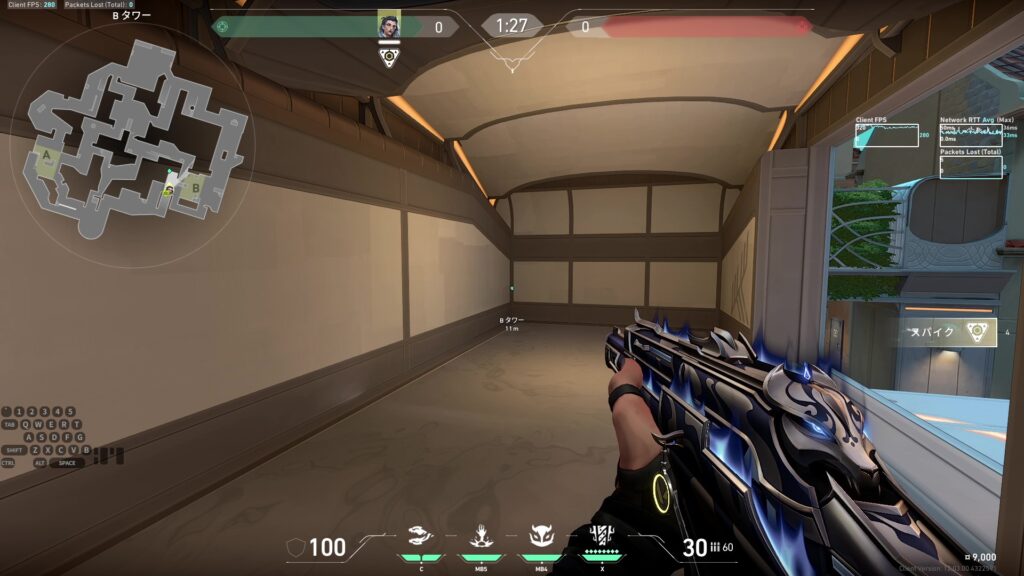Click the agent portrait in the top bar
The image size is (1024, 576).
[389, 27]
